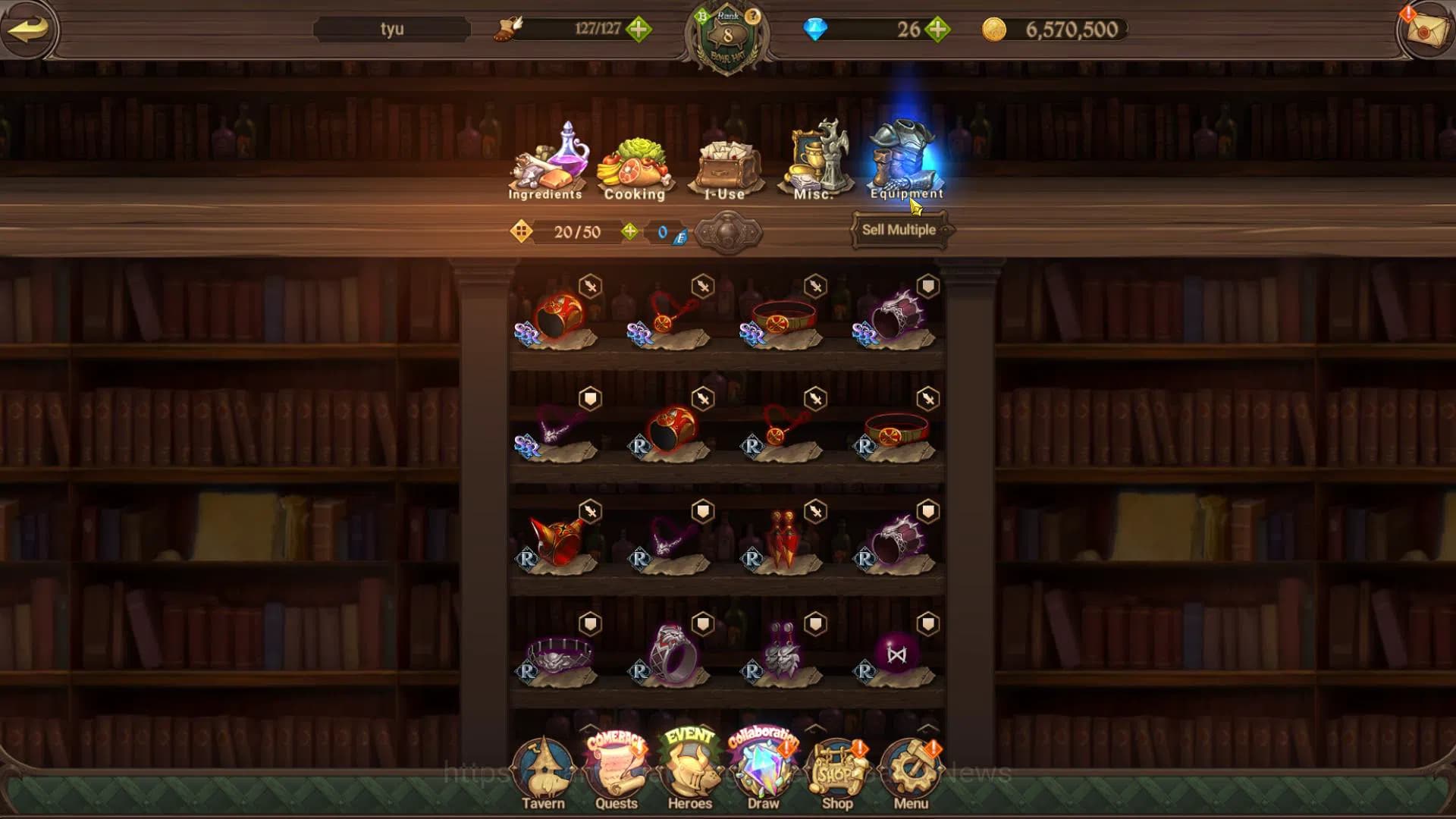The width and height of the screenshot is (1456, 819).
Task: Open the Rank 8 Boar Hat emblem
Action: [727, 38]
